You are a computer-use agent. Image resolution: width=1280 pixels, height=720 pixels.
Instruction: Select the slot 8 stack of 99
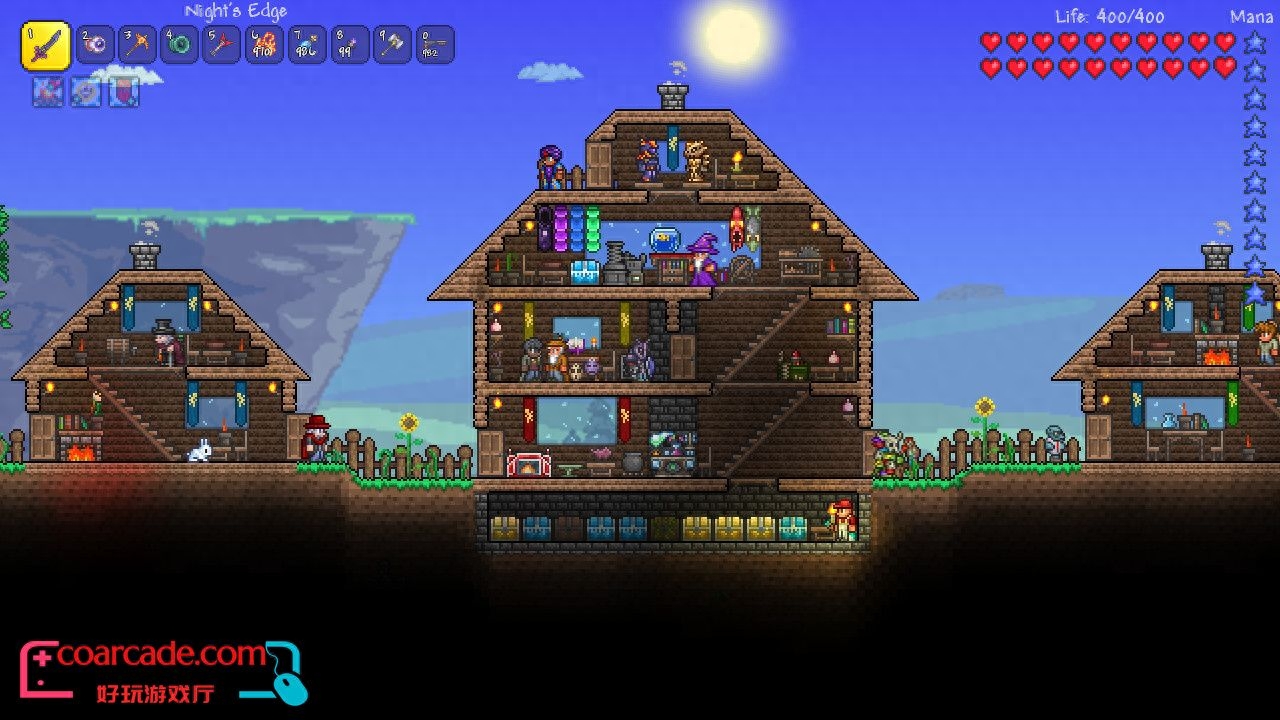[x=350, y=45]
